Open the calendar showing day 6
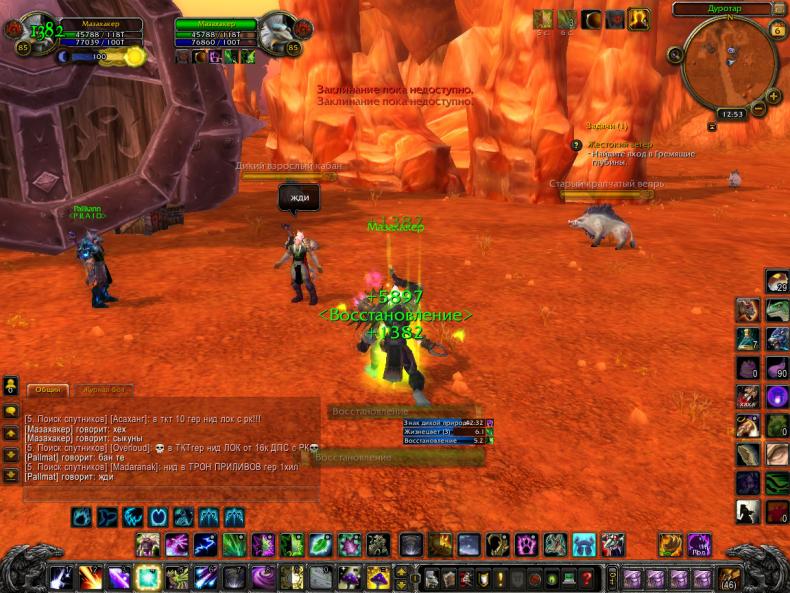This screenshot has width=790, height=593. pos(778,30)
